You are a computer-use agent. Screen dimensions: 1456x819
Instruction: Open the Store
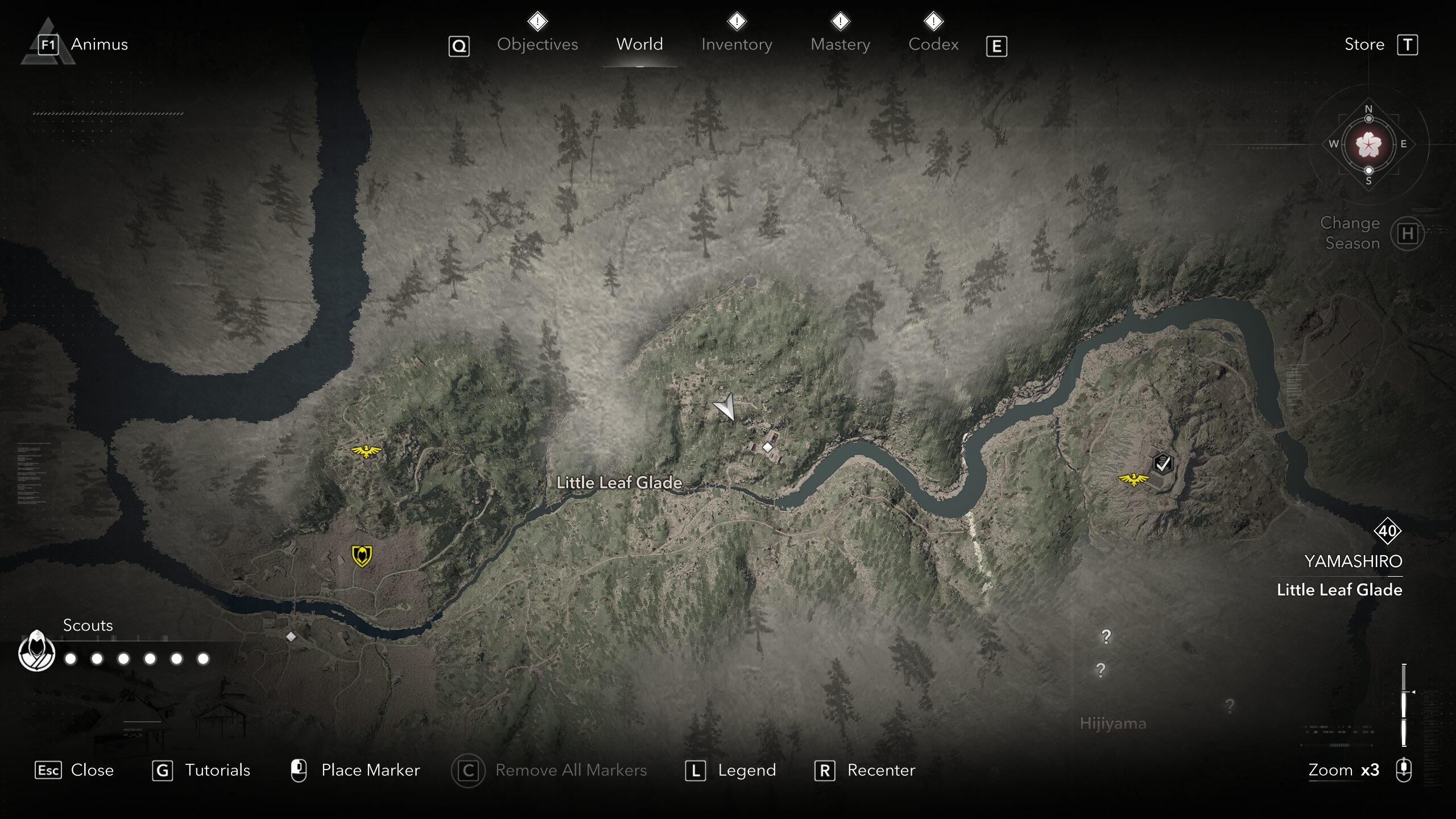pos(1364,44)
